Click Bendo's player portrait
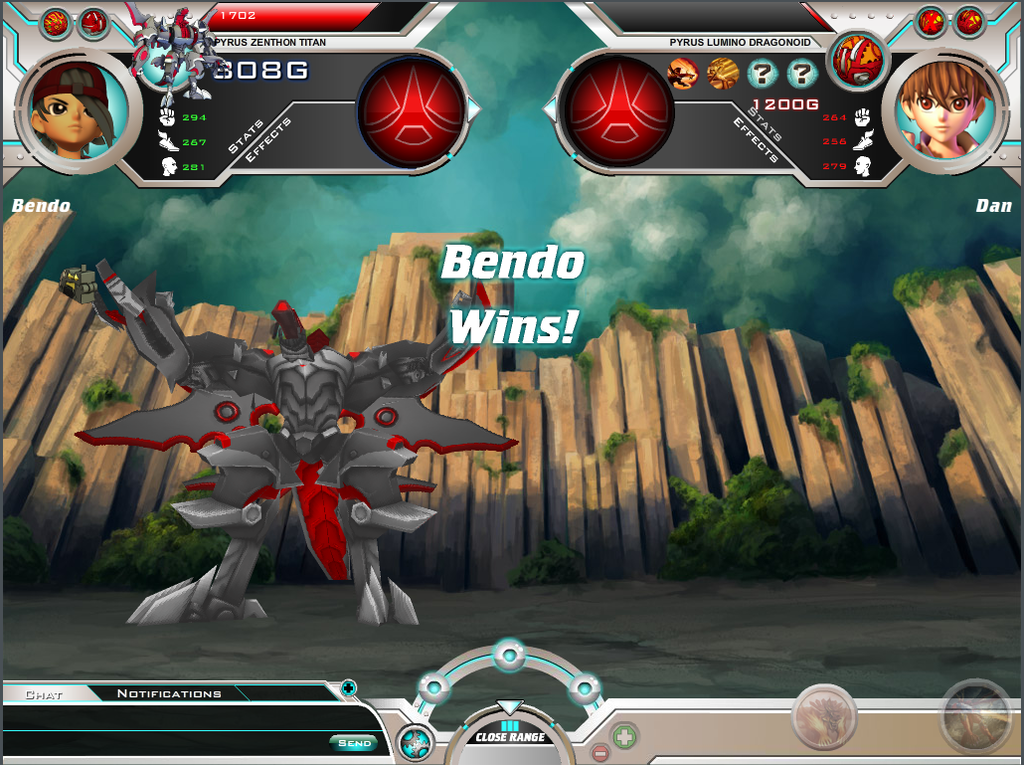Viewport: 1024px width, 765px height. click(73, 110)
